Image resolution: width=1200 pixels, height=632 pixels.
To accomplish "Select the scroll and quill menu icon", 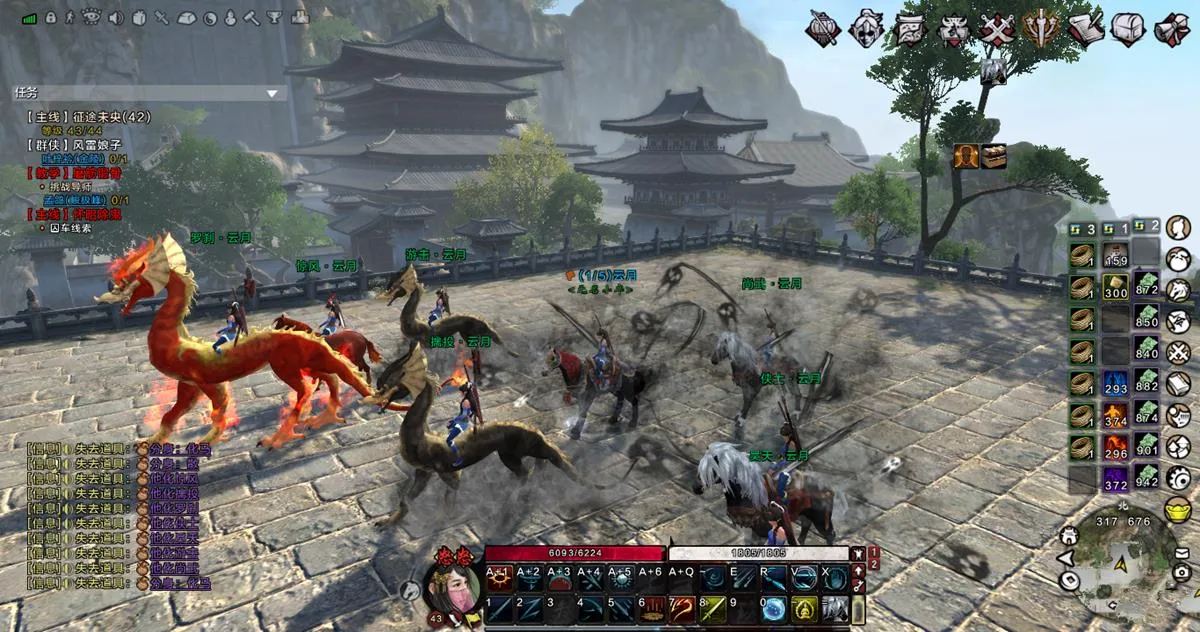I will pos(1085,28).
